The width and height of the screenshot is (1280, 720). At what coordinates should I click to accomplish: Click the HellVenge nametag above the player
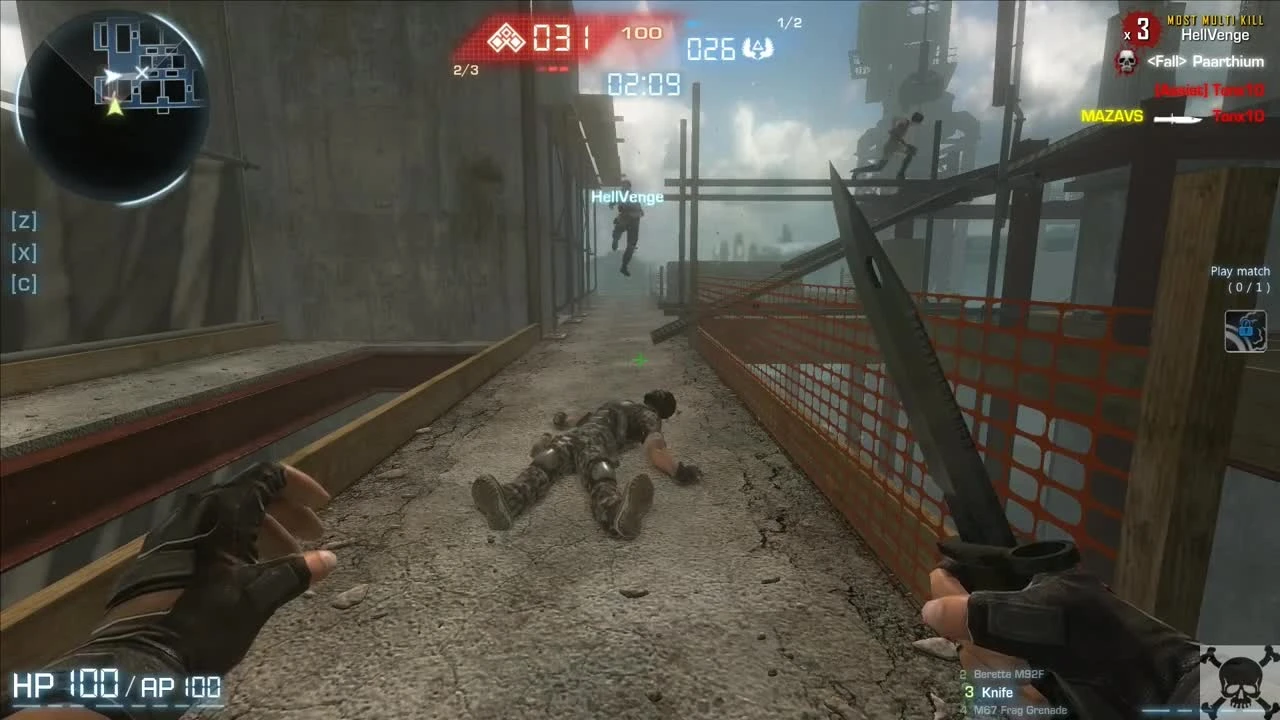pyautogui.click(x=625, y=196)
